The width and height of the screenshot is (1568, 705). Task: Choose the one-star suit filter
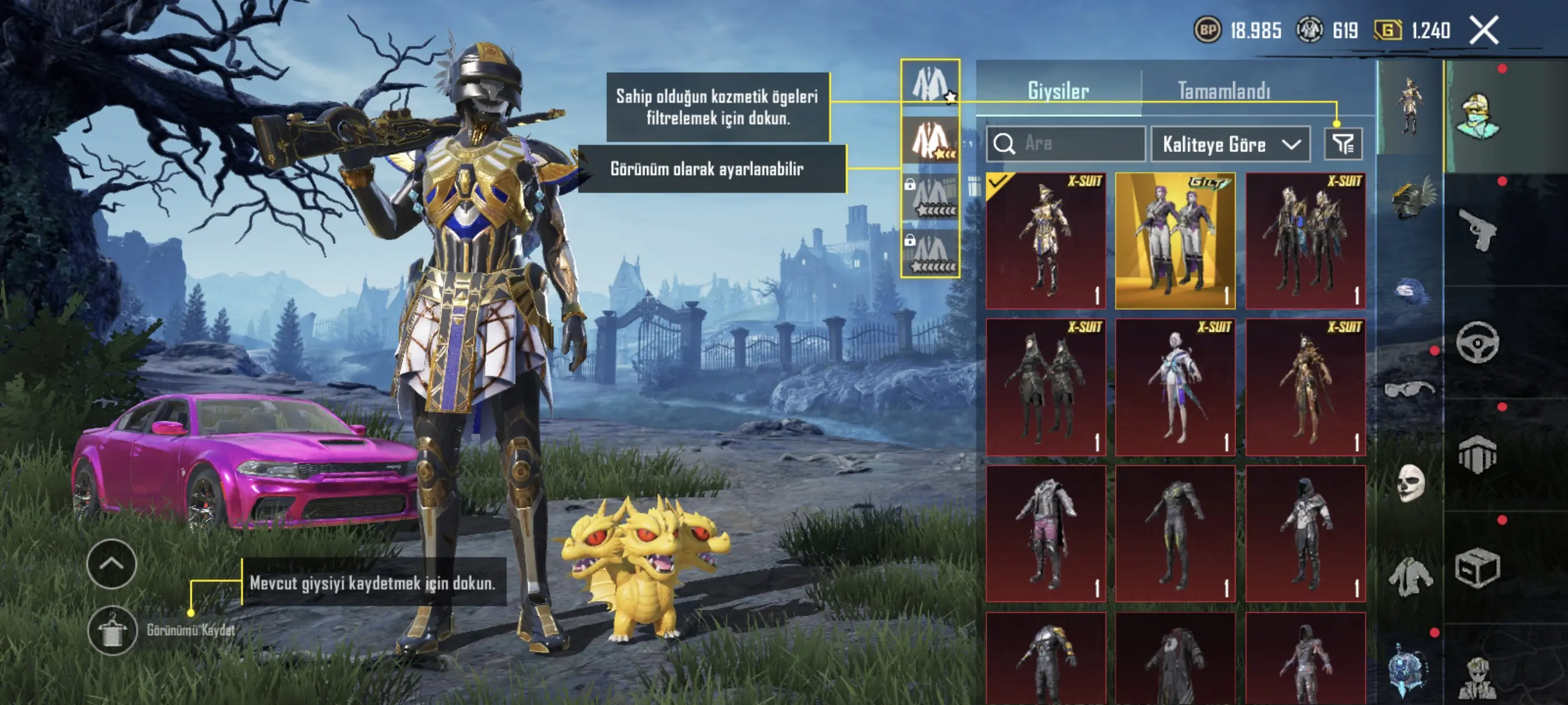tap(930, 83)
